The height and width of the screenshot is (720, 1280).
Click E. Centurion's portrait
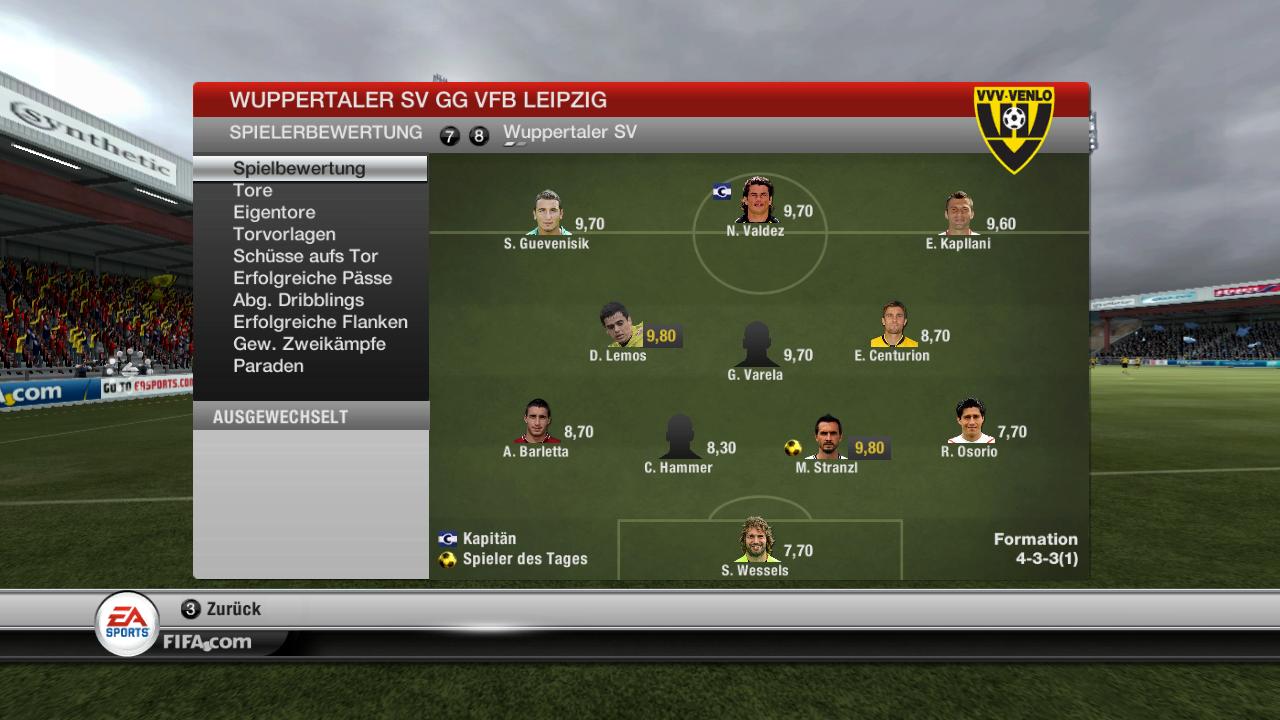pyautogui.click(x=893, y=325)
